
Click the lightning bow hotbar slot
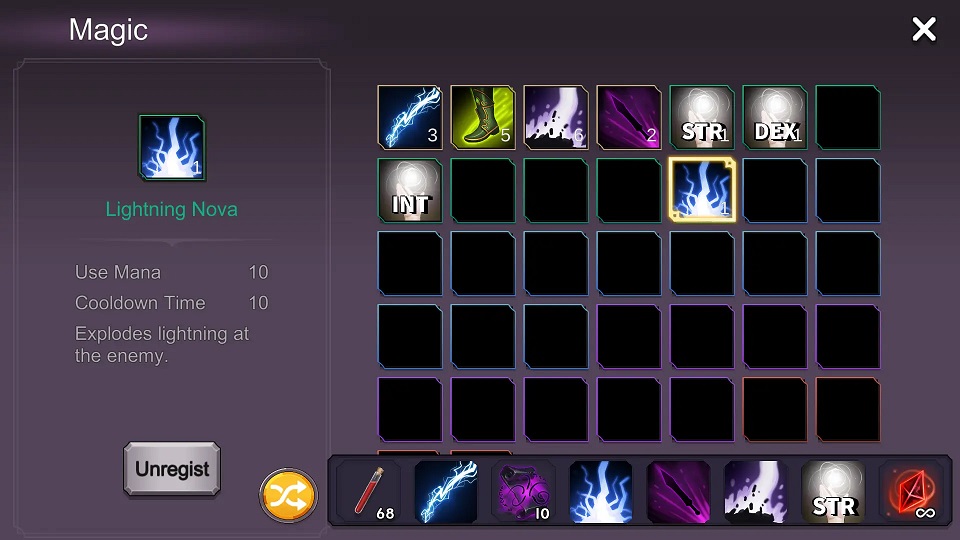(x=447, y=492)
